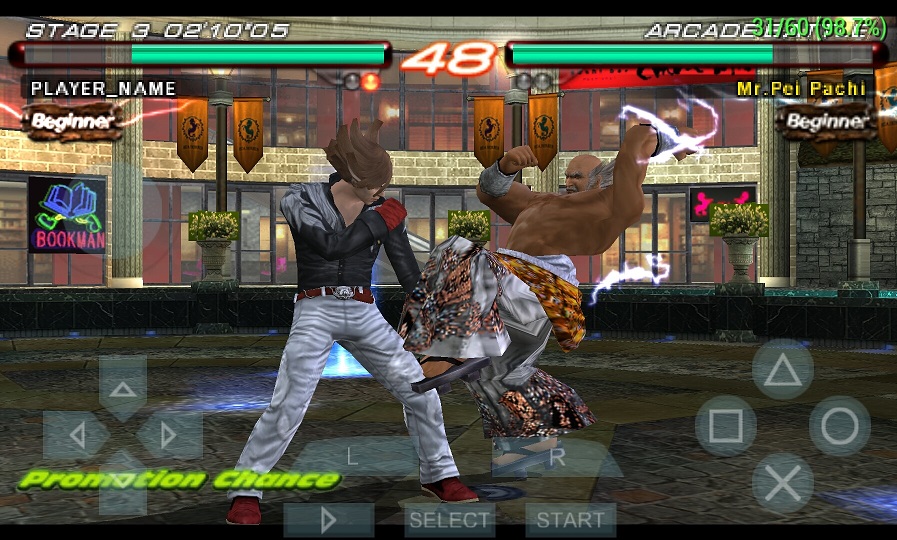The height and width of the screenshot is (540, 897).
Task: Tap the circle action button
Action: [x=839, y=427]
